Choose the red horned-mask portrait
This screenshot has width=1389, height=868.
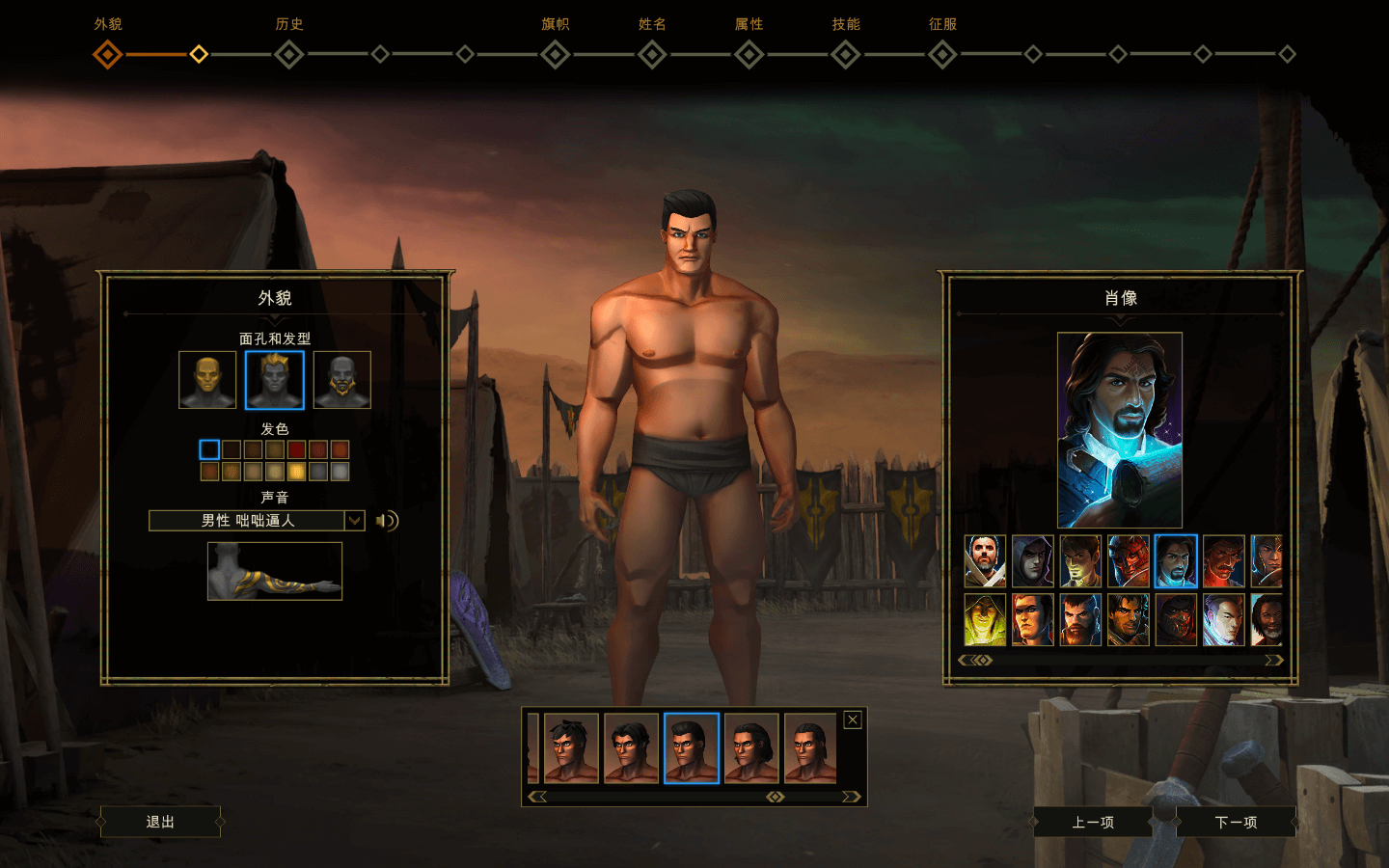coord(1128,561)
